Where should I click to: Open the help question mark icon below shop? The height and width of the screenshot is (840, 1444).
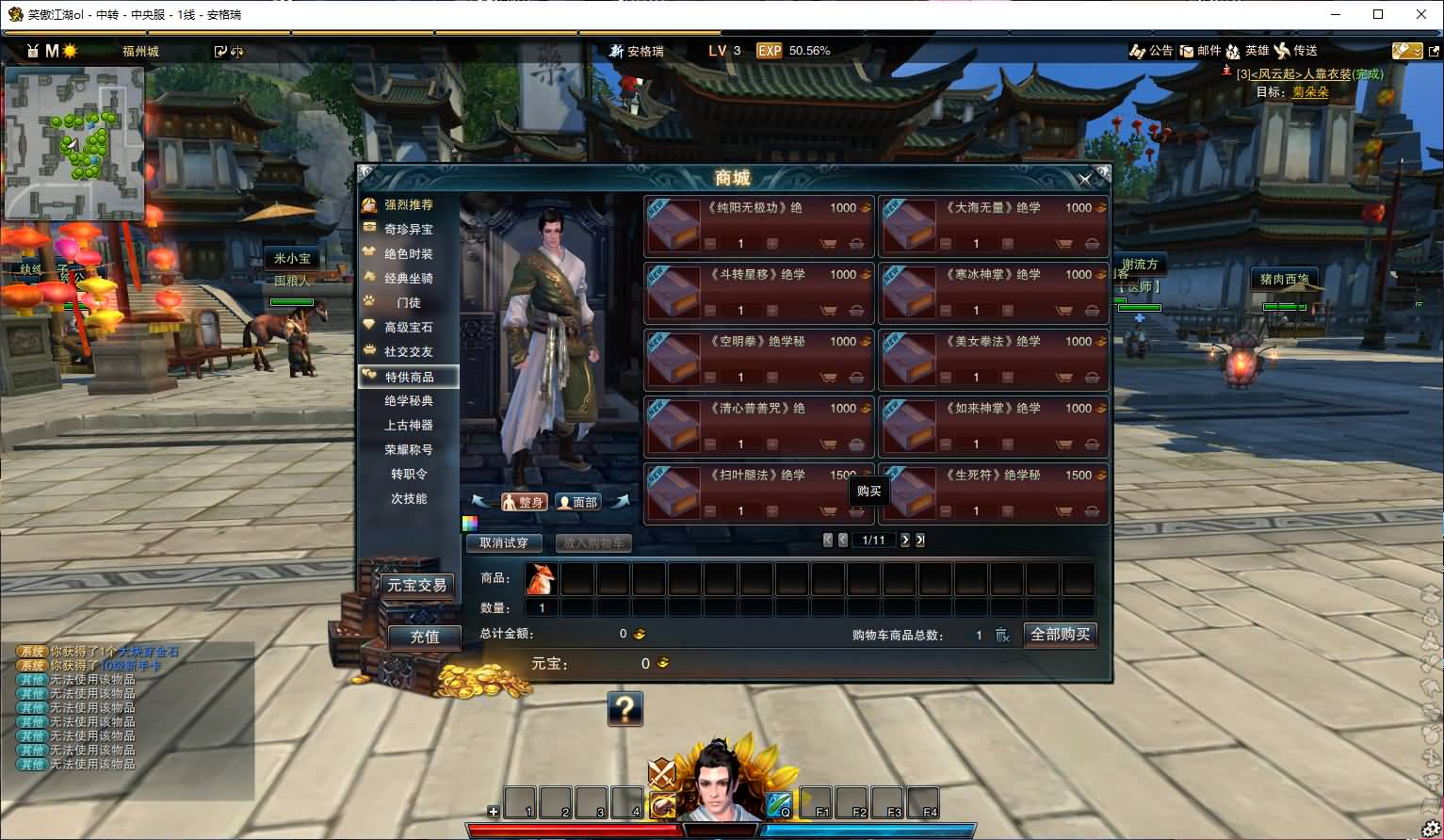(x=627, y=709)
